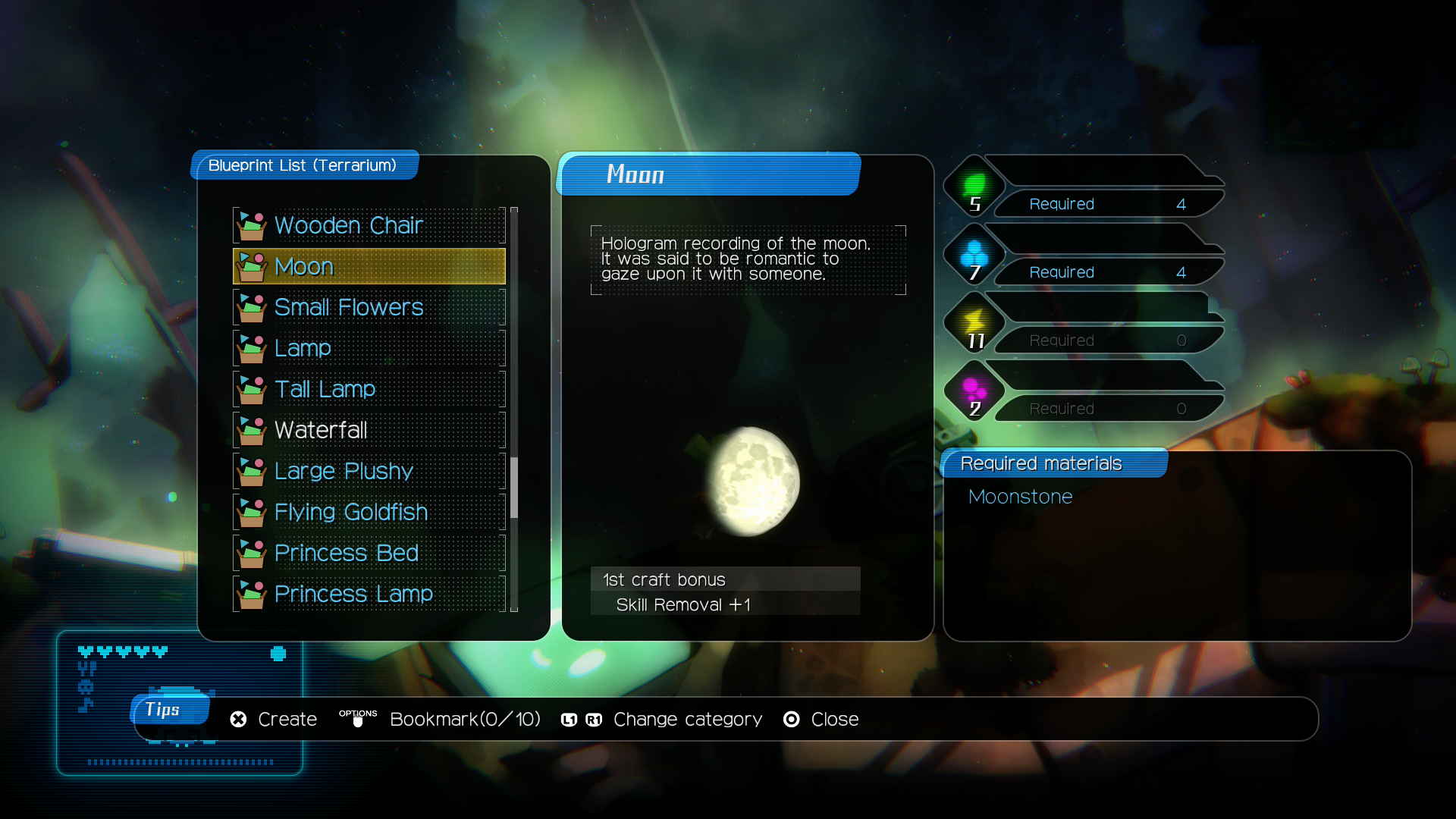Click the blue resource icon showing 7
Screen dimensions: 1456x819
coord(974,254)
